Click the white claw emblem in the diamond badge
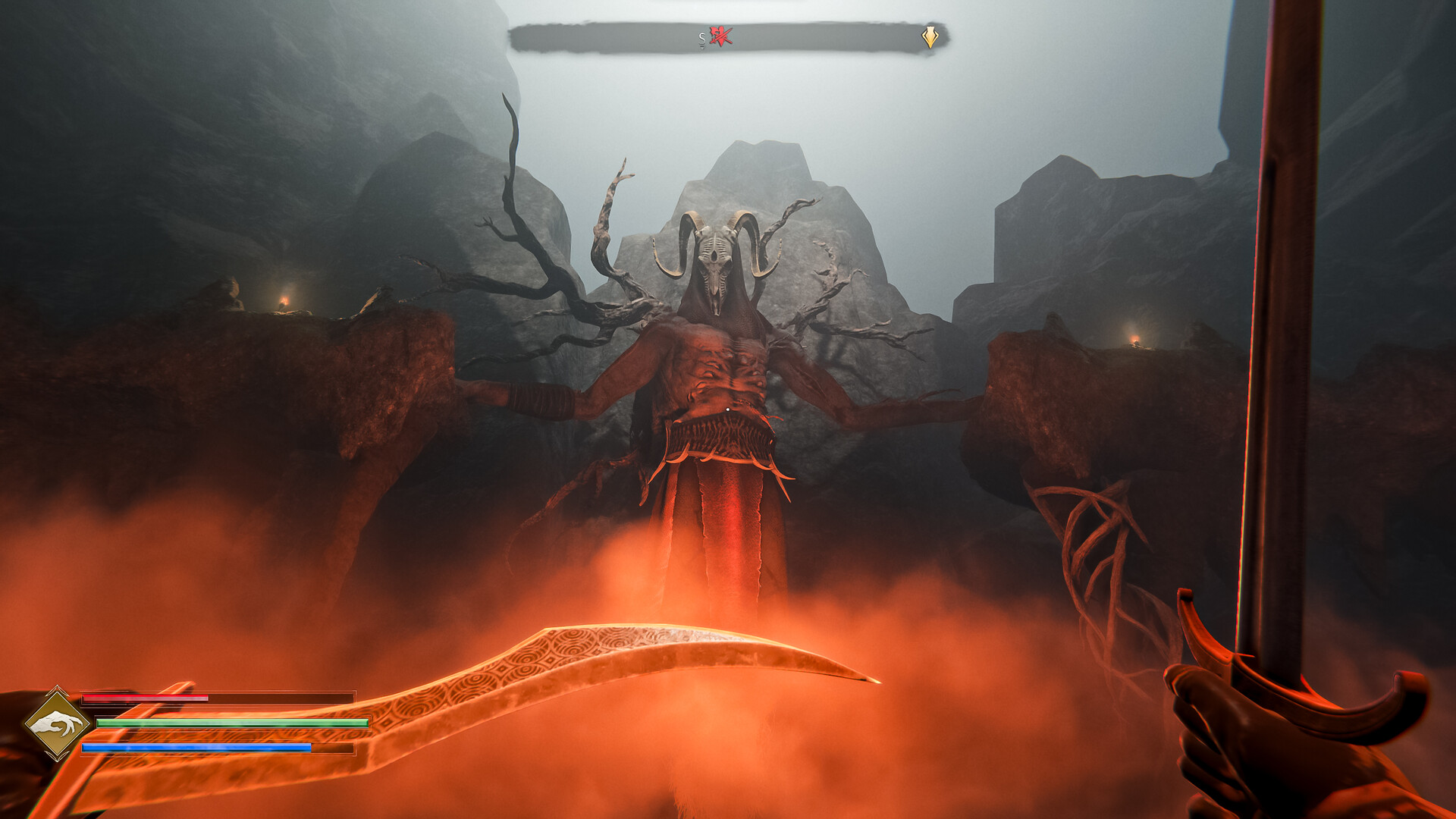The image size is (1456, 819). pyautogui.click(x=59, y=723)
